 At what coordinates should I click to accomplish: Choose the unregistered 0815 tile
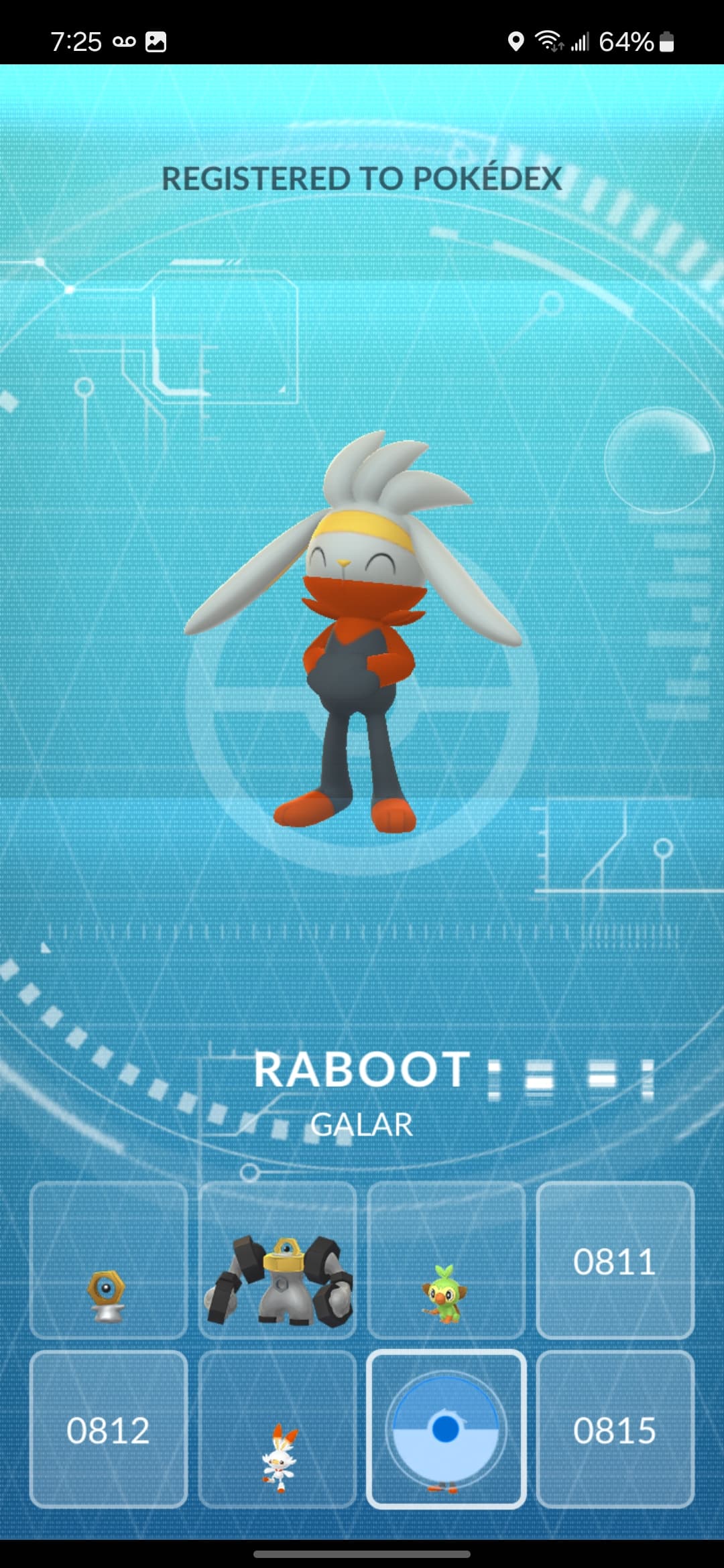(615, 1430)
